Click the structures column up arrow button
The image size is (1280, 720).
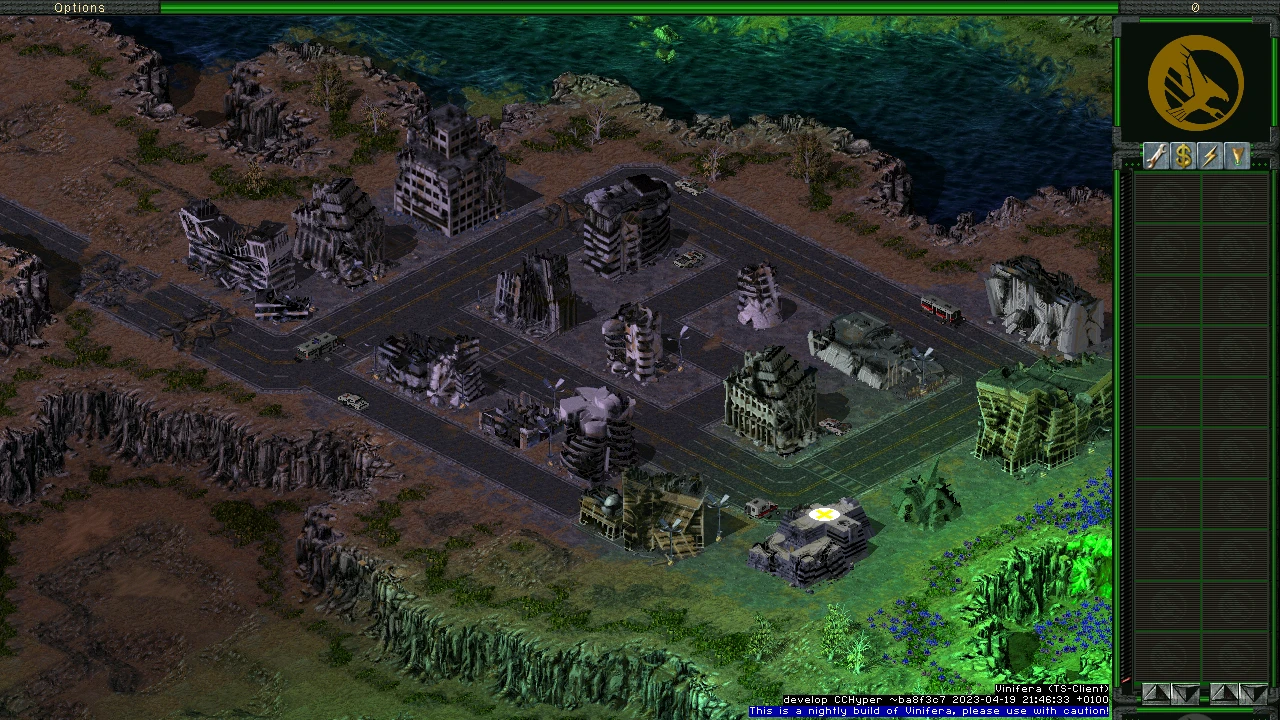click(x=1156, y=692)
